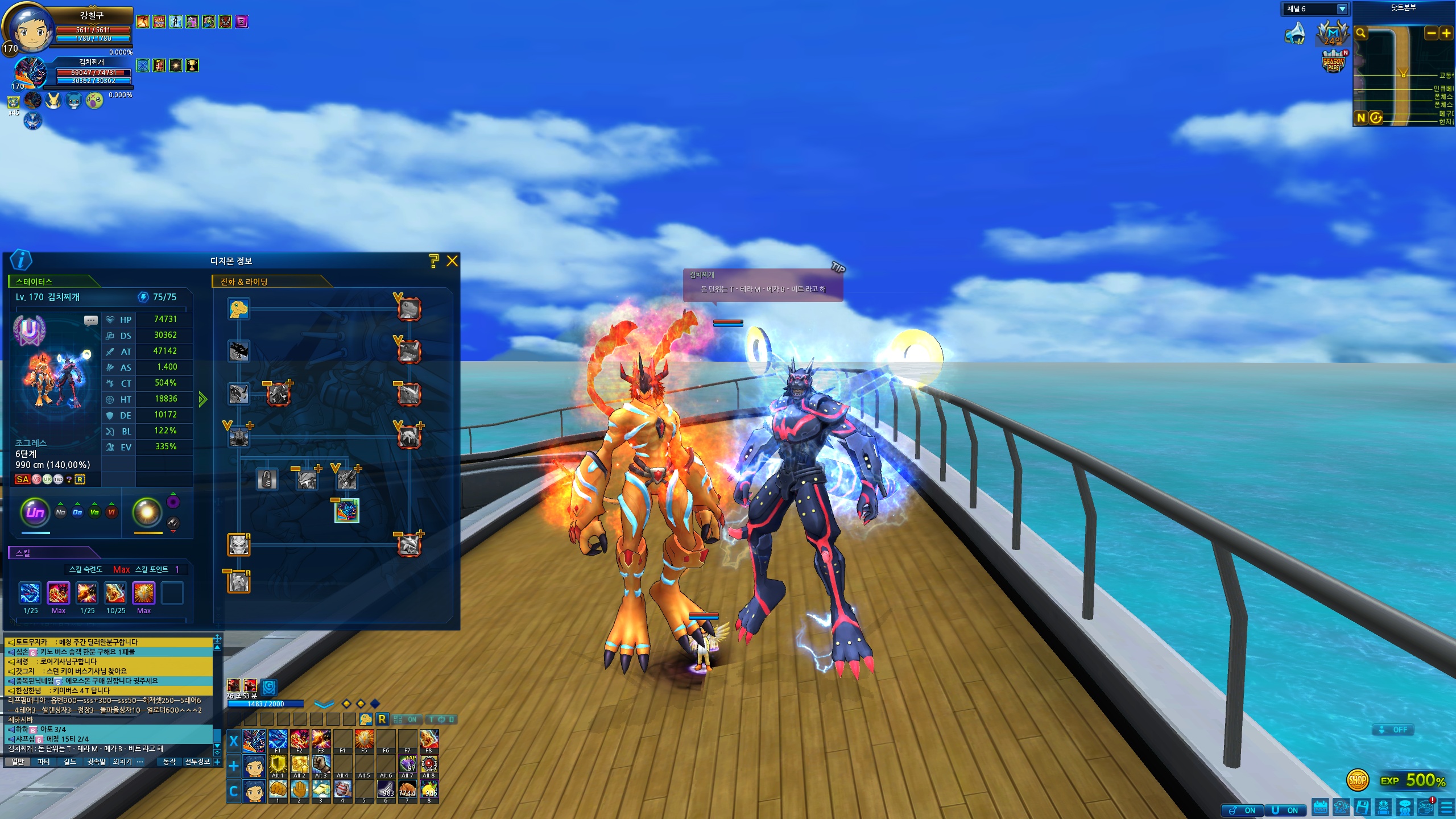
Task: Activate the F1 blue dragon skill
Action: pos(278,740)
